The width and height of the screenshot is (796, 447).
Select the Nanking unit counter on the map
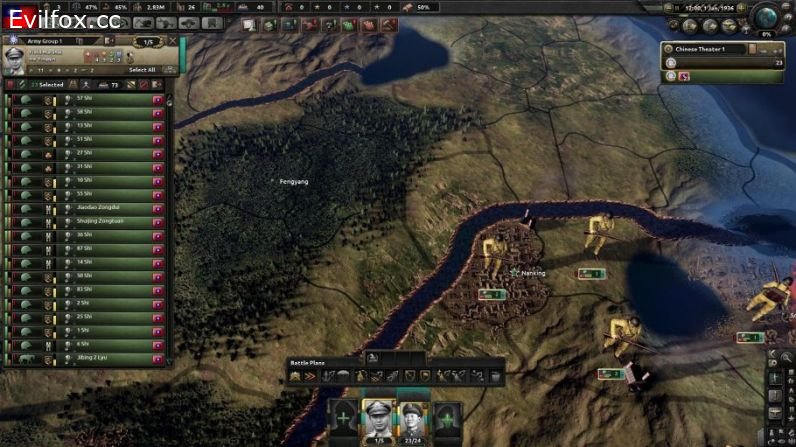[x=491, y=294]
